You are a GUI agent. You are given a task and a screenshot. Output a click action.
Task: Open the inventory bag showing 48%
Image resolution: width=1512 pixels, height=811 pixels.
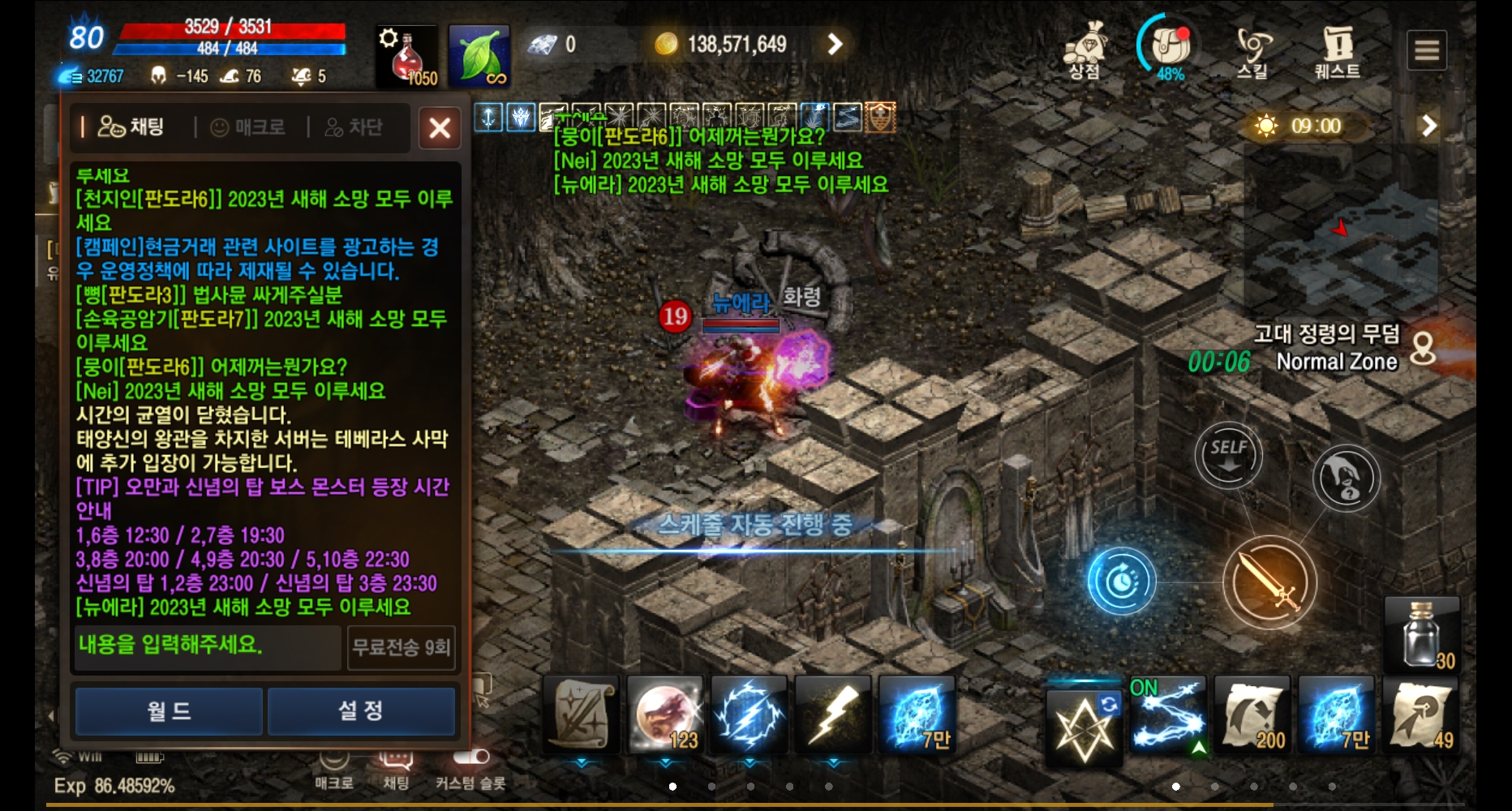(x=1170, y=49)
